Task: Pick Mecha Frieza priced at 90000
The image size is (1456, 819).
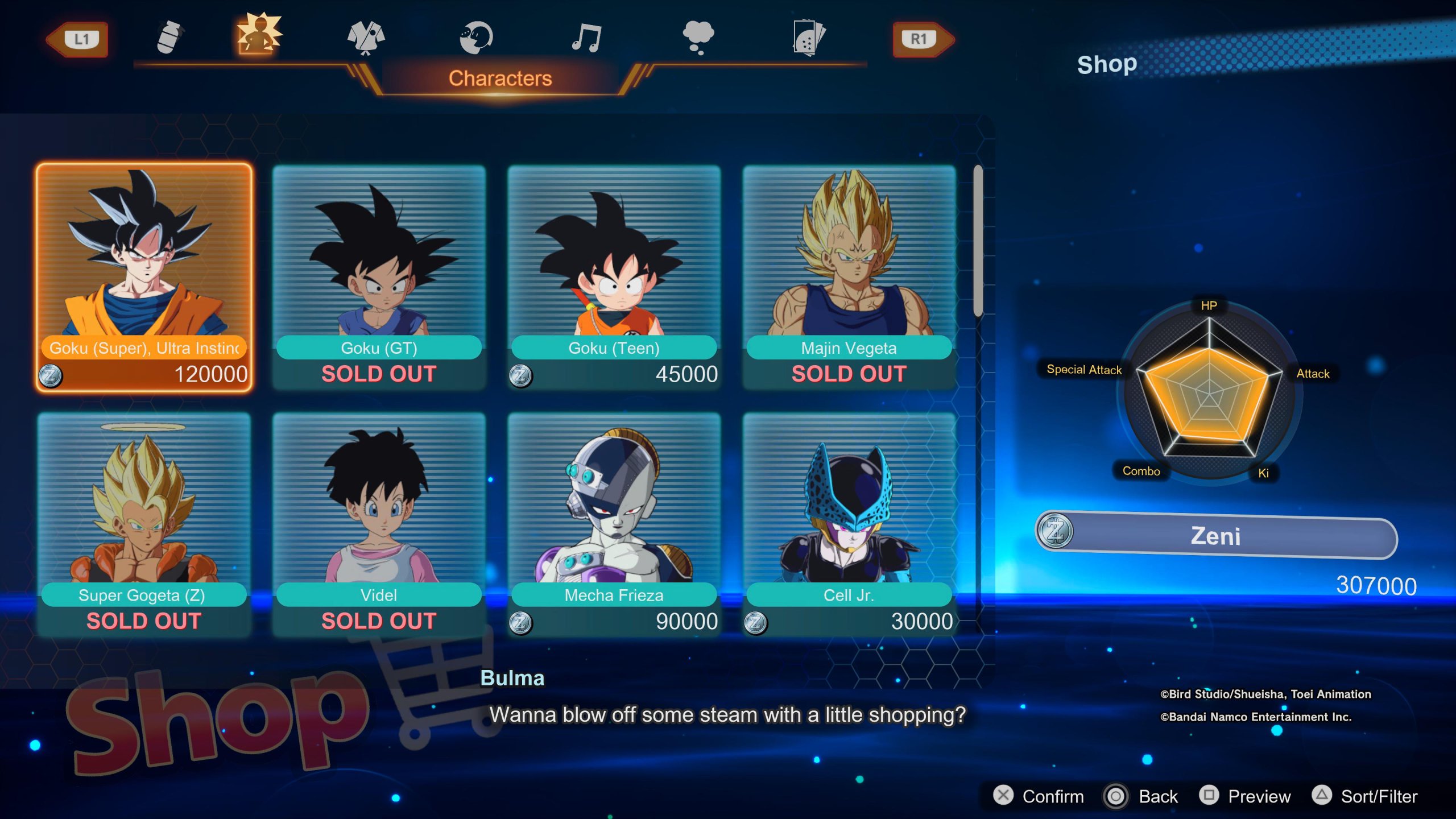Action: [x=614, y=524]
